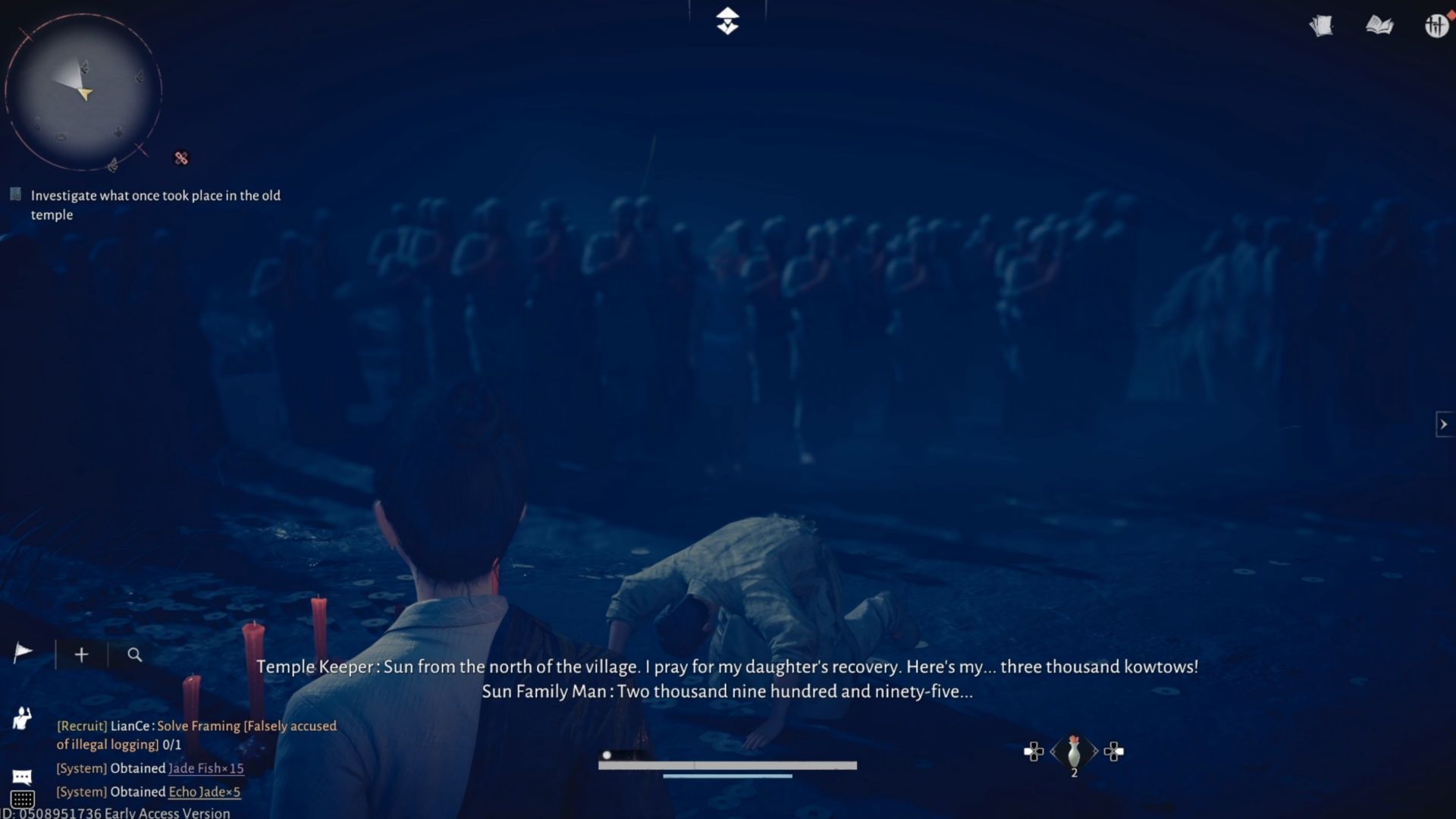Expand the right-edge panel chevron

tap(1443, 425)
